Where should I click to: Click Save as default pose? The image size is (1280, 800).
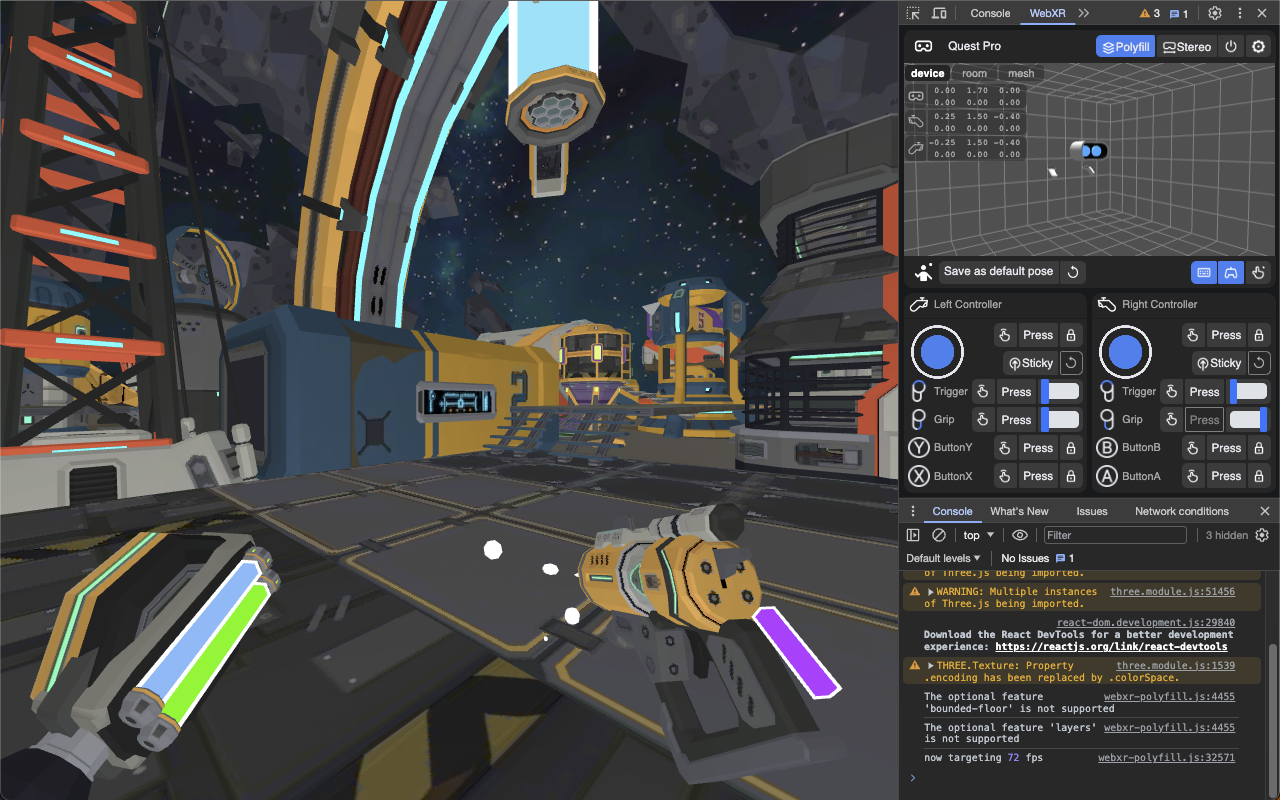(997, 271)
